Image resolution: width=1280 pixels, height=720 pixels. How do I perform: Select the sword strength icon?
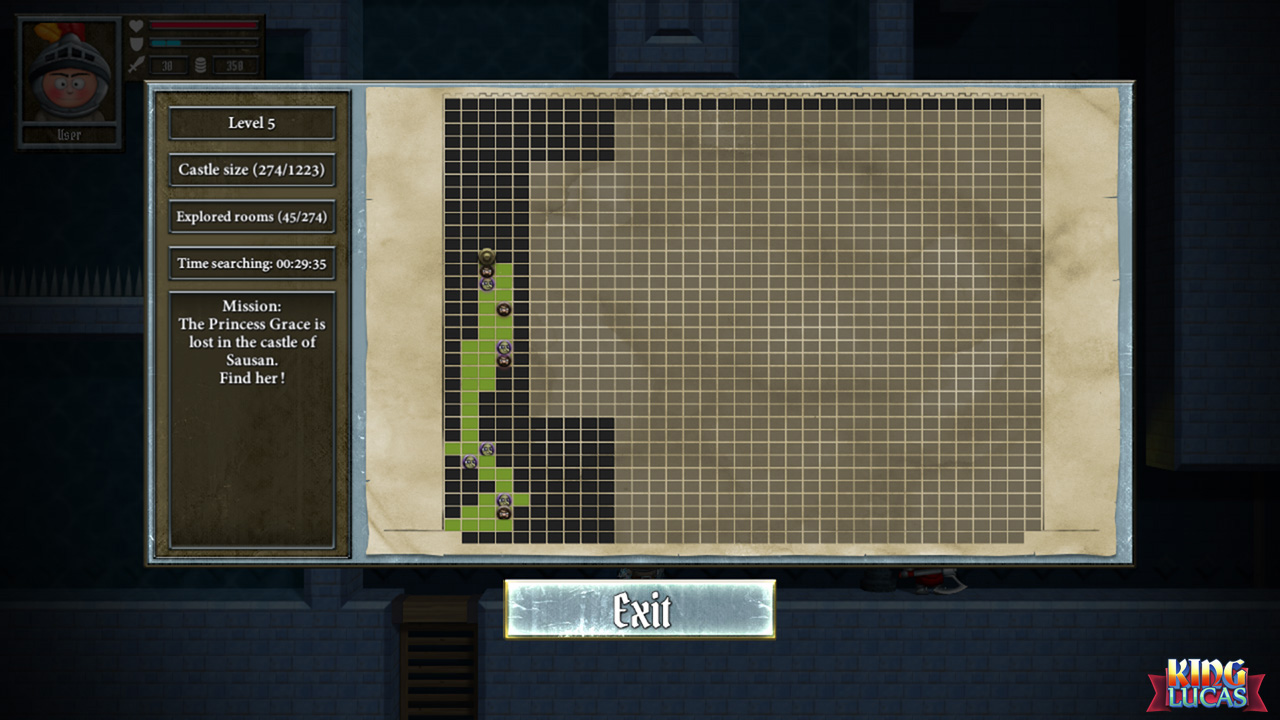point(135,65)
